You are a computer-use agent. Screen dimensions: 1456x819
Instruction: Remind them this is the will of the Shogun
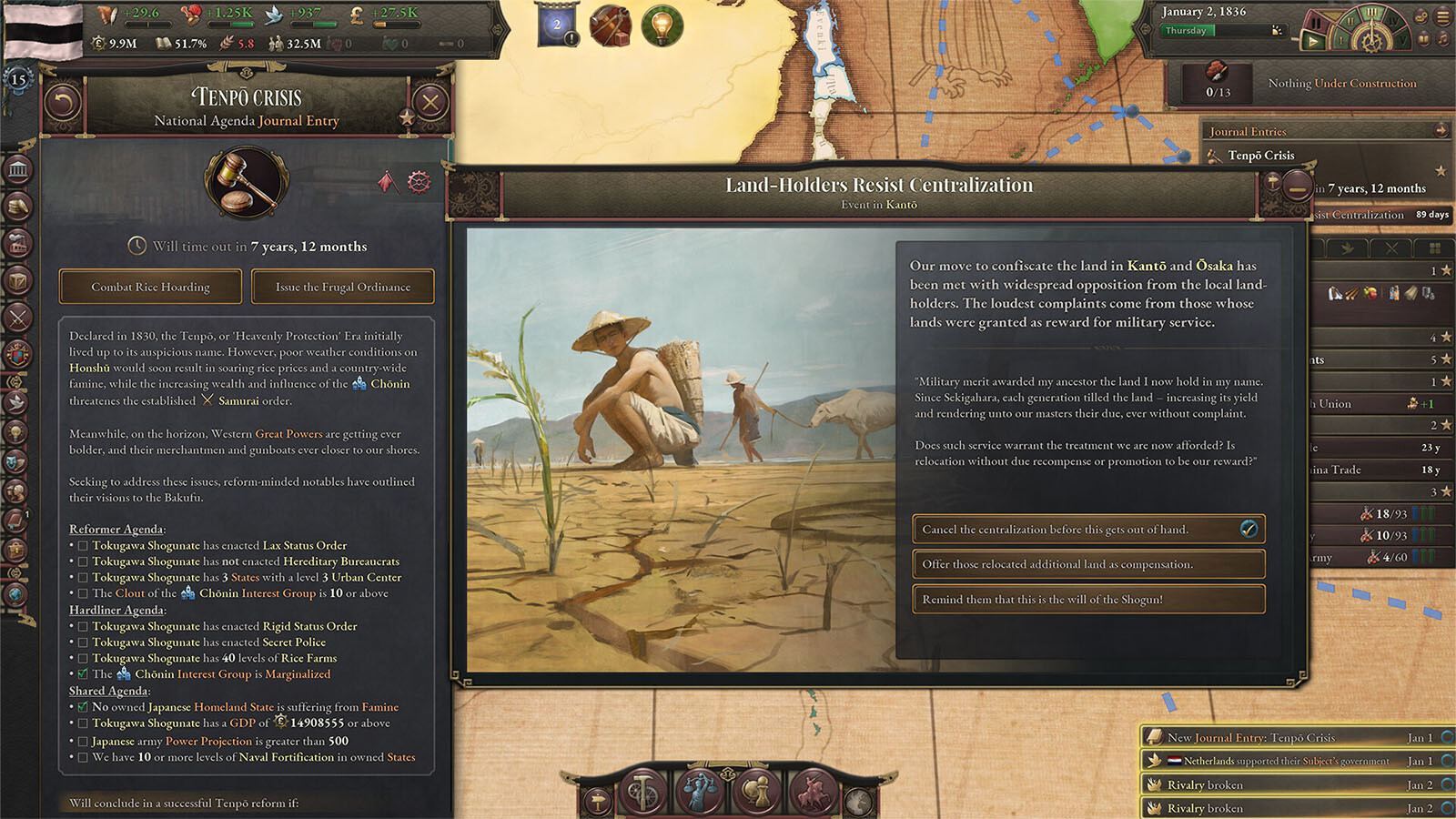1088,600
